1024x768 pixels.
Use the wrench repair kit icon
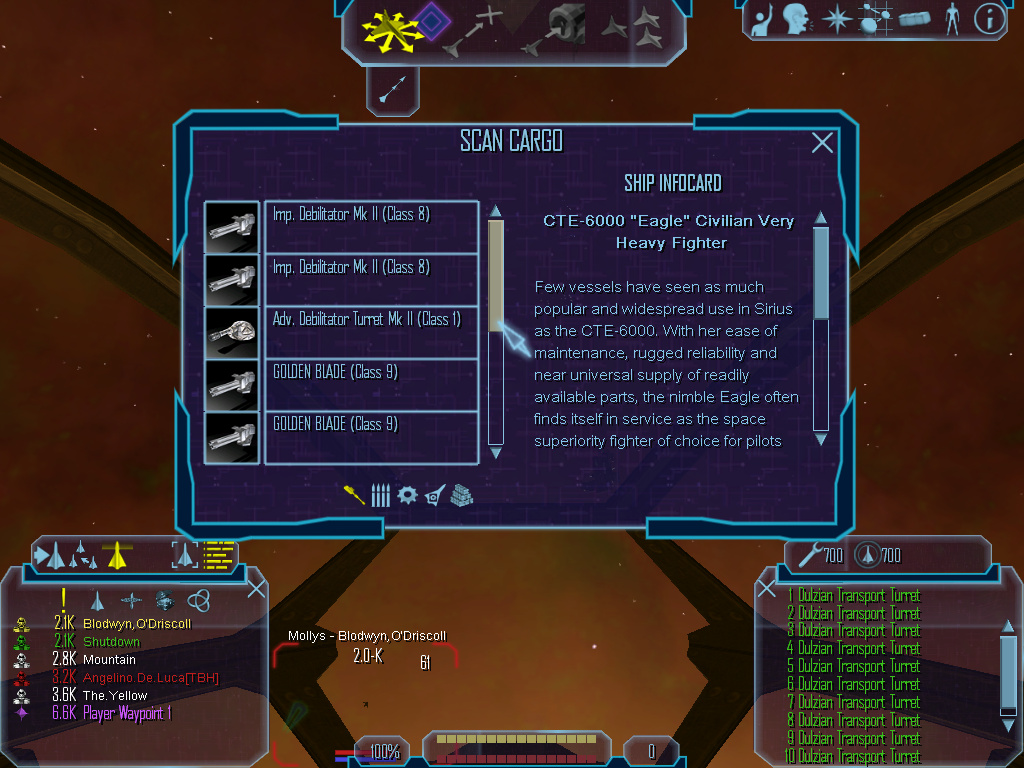coord(808,554)
